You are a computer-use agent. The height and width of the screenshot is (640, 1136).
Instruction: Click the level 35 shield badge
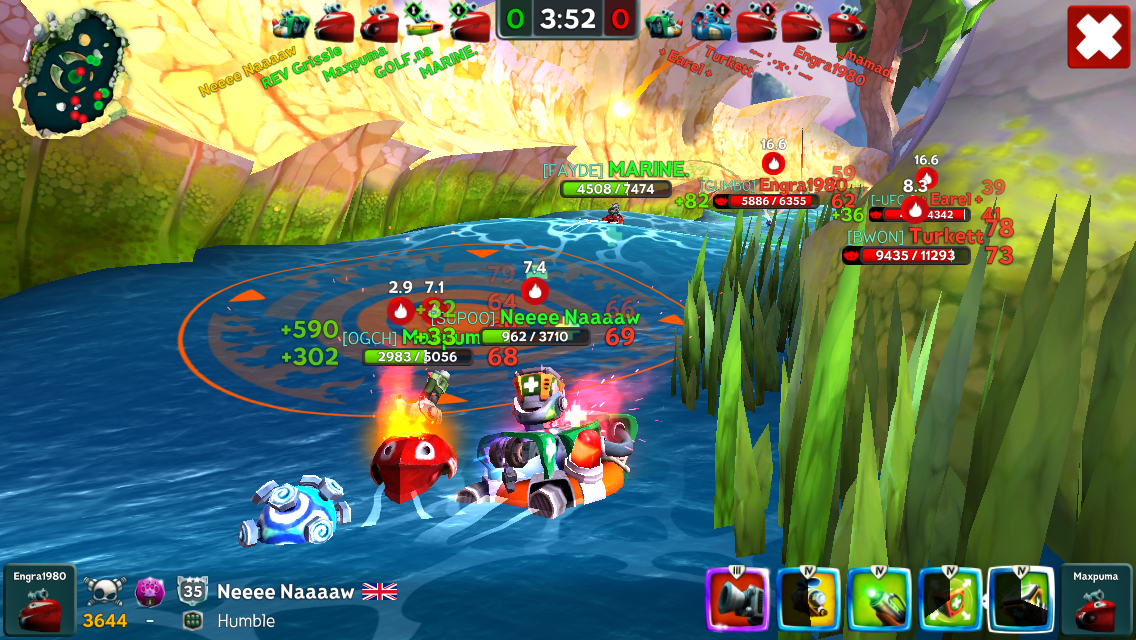click(x=192, y=590)
